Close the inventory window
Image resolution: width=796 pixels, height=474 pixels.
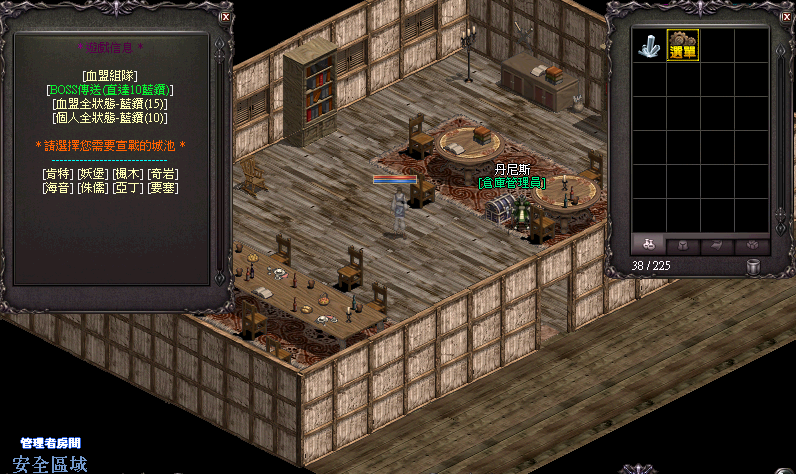[782, 17]
